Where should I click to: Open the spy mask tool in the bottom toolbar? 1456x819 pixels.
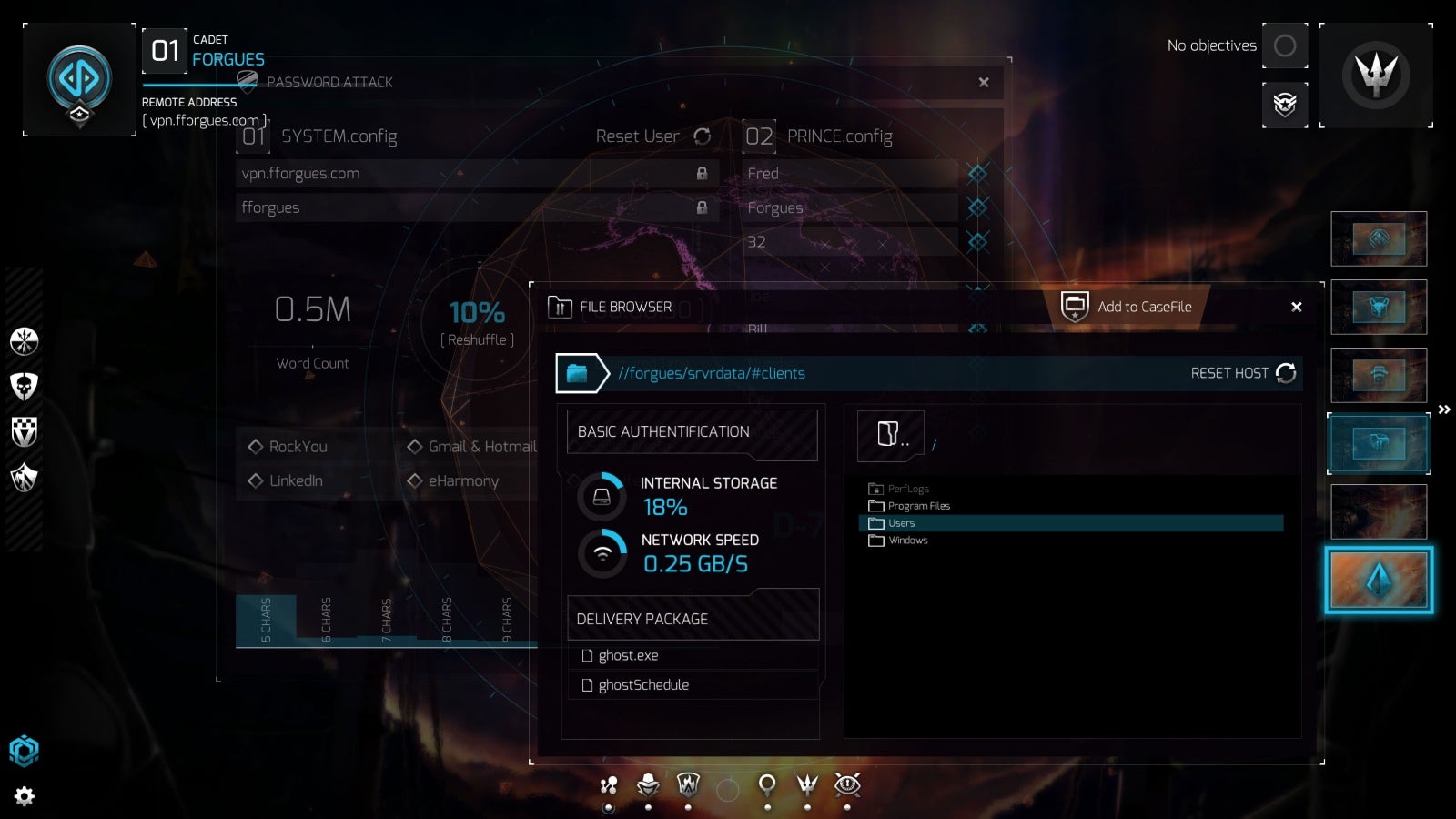(648, 785)
